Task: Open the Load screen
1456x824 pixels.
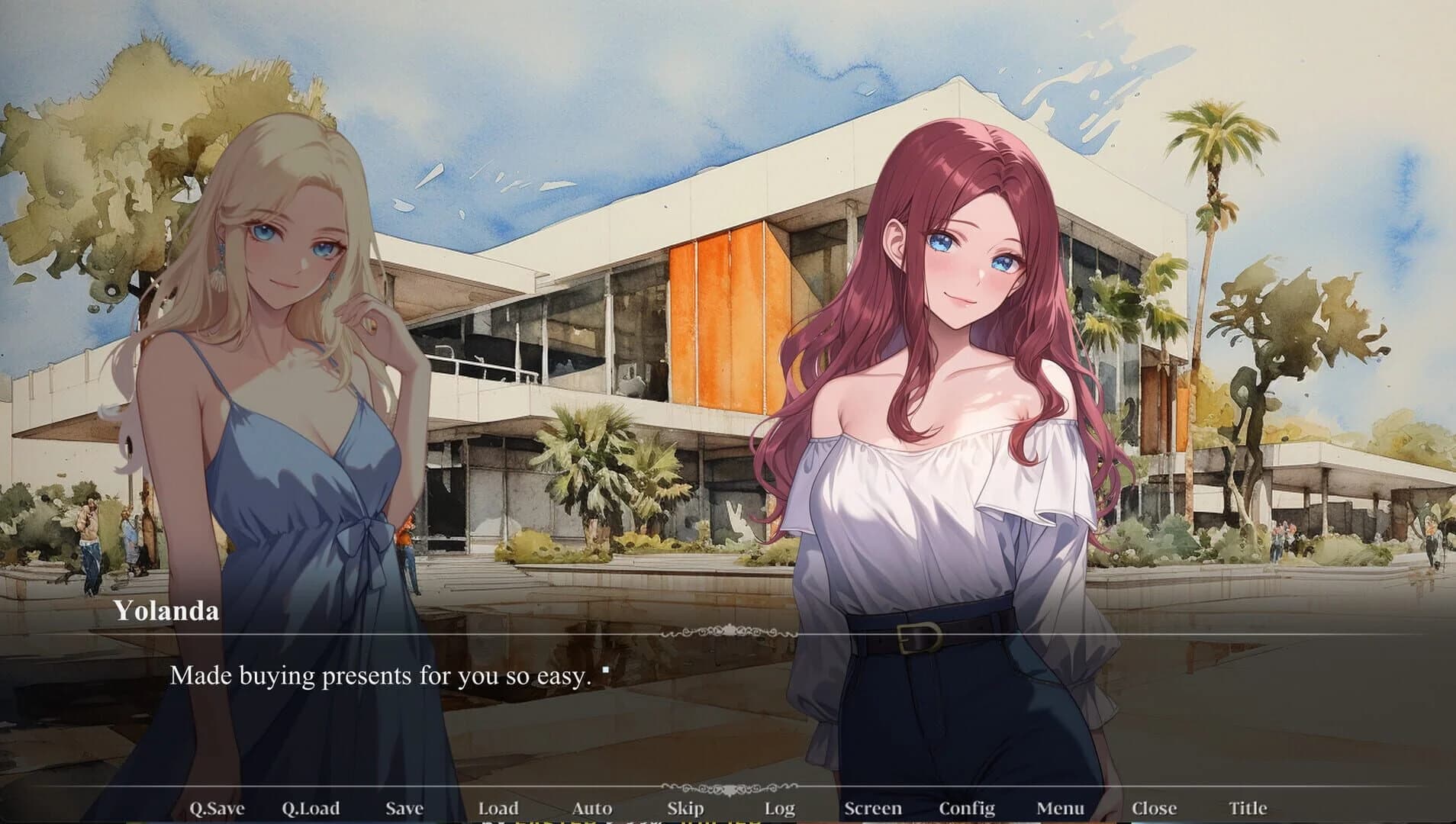Action: (500, 807)
